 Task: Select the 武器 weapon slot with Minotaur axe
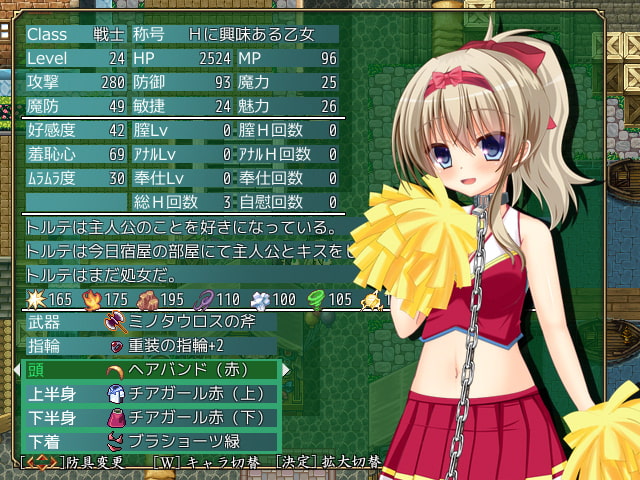point(150,322)
